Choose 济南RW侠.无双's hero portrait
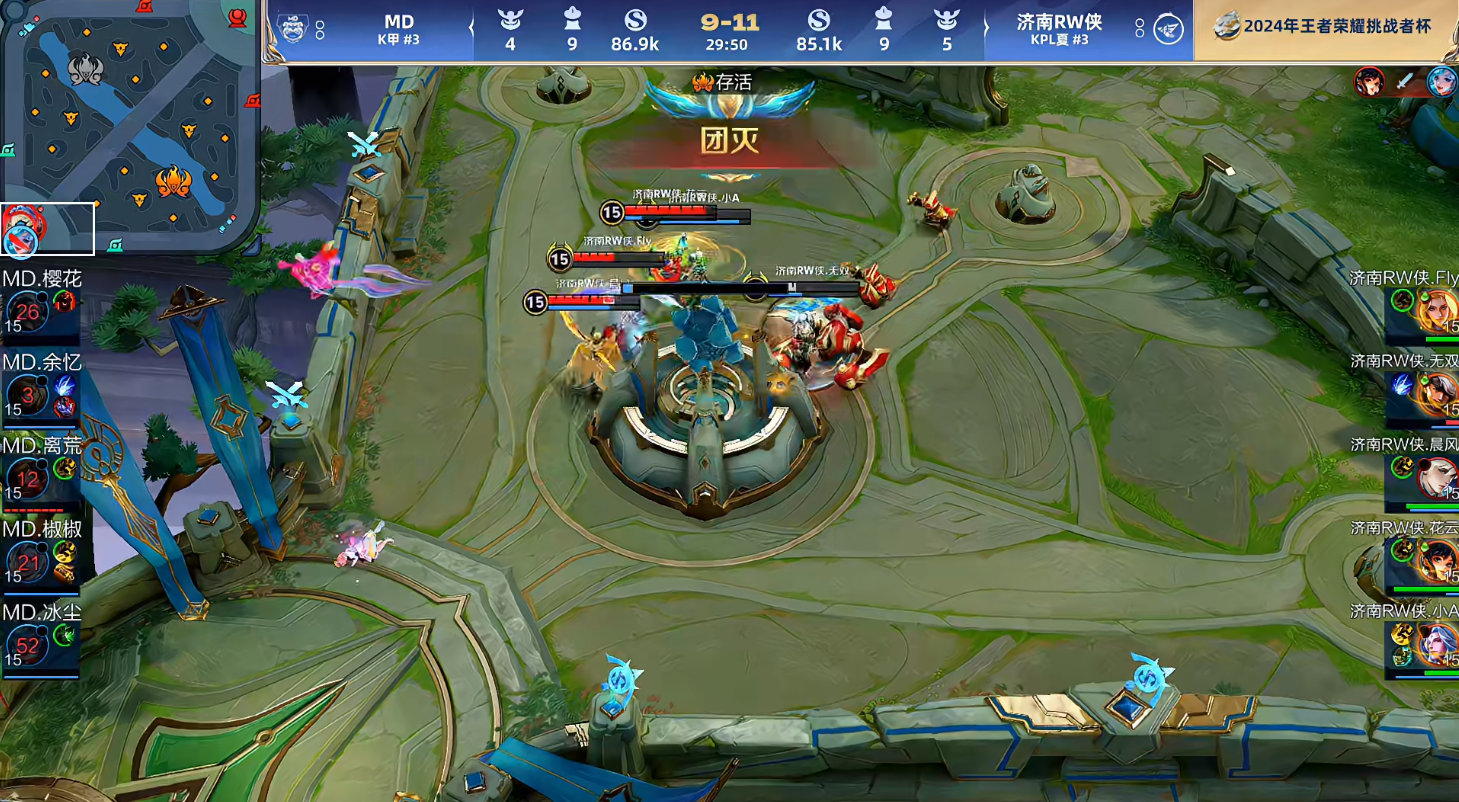The height and width of the screenshot is (802, 1459). coord(1438,395)
